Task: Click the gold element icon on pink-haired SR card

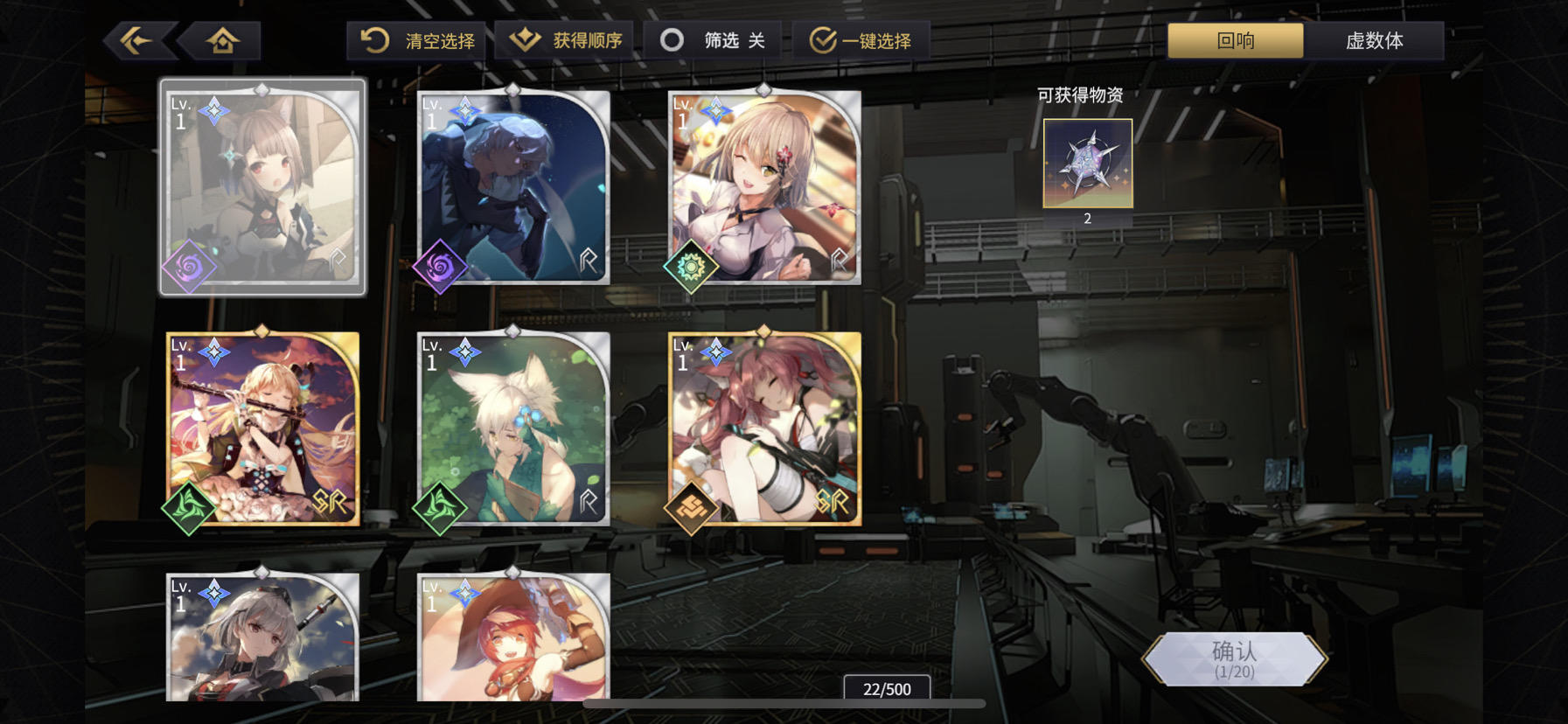Action: pyautogui.click(x=693, y=507)
